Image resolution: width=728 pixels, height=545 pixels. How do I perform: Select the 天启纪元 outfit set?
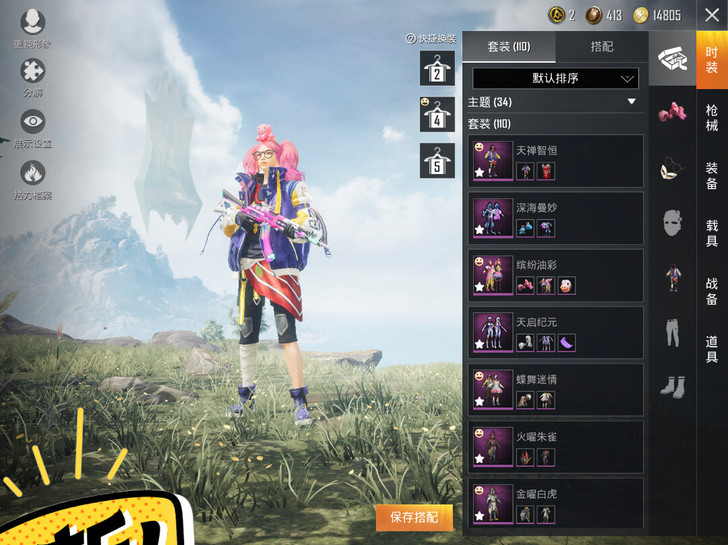(555, 333)
